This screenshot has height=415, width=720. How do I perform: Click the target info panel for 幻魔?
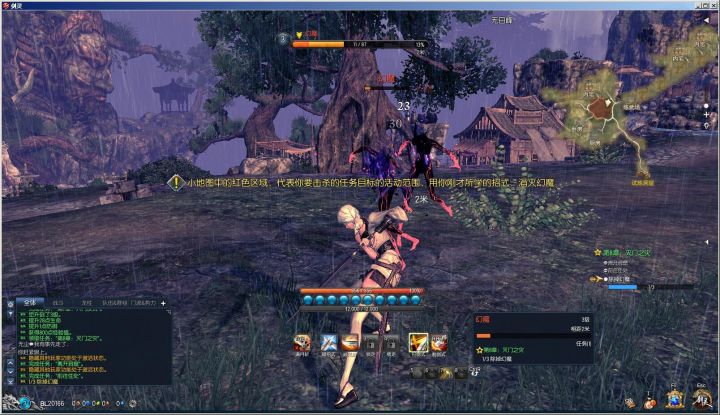coord(534,335)
